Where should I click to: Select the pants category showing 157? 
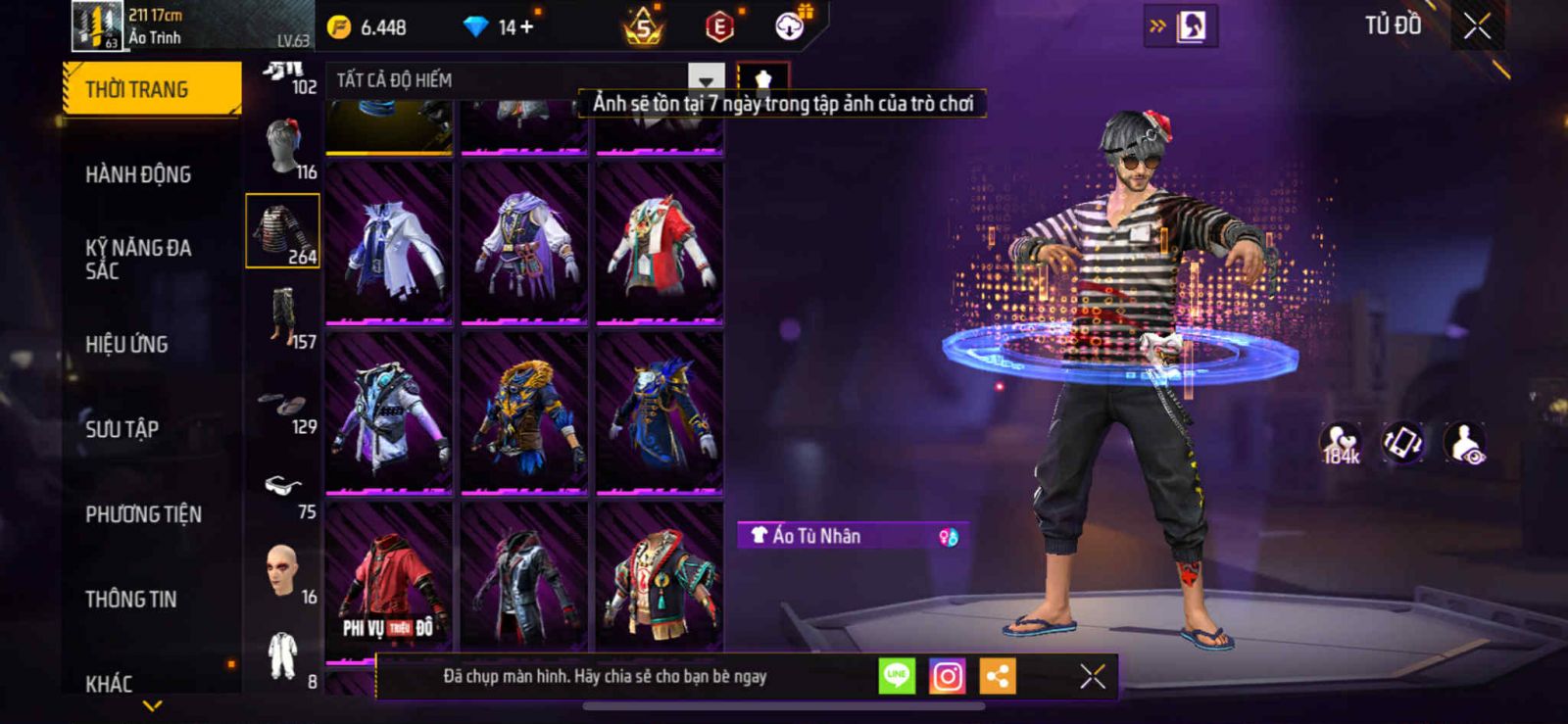(x=284, y=316)
